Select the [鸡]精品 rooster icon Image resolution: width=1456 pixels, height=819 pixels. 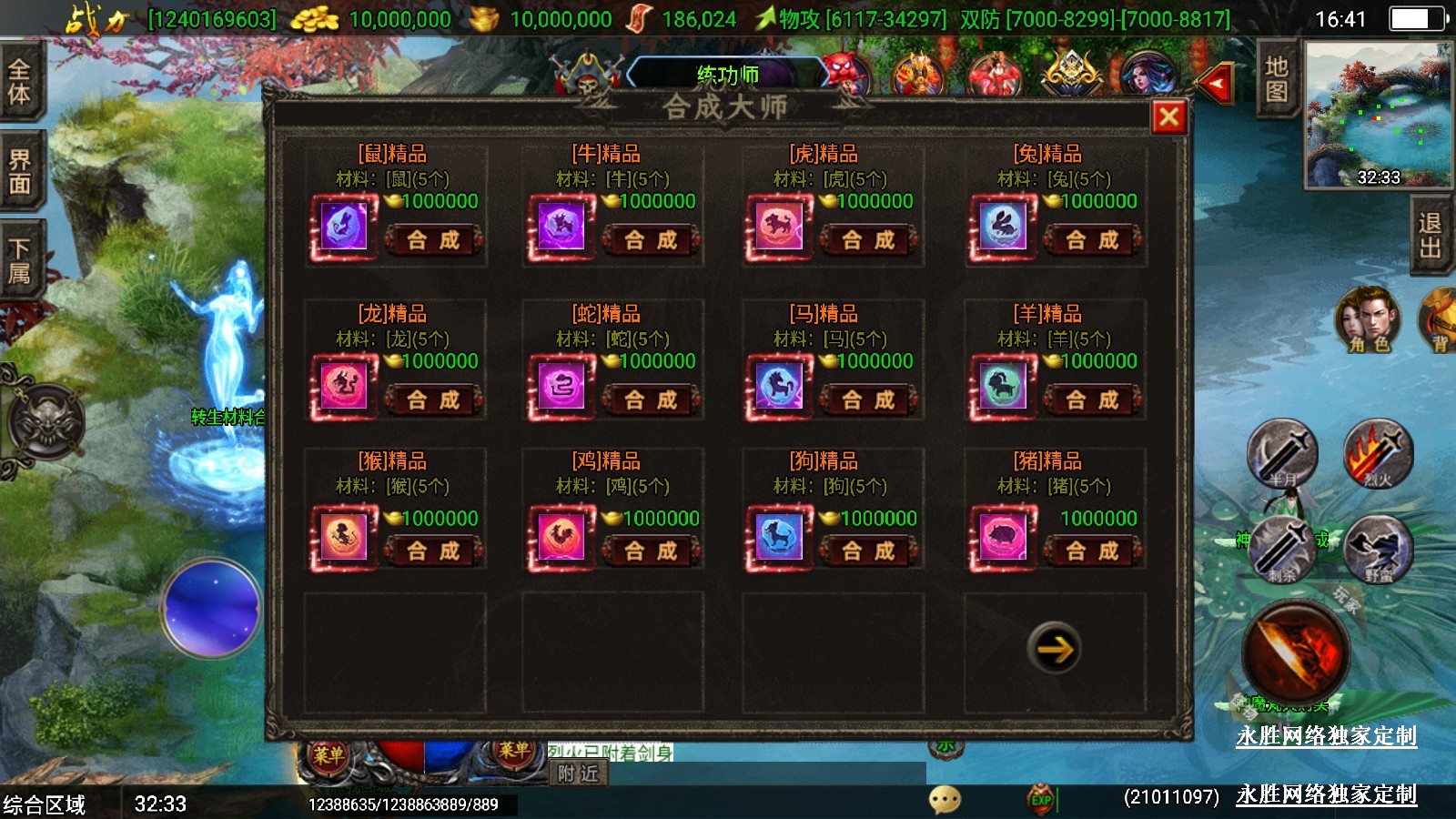(x=561, y=537)
